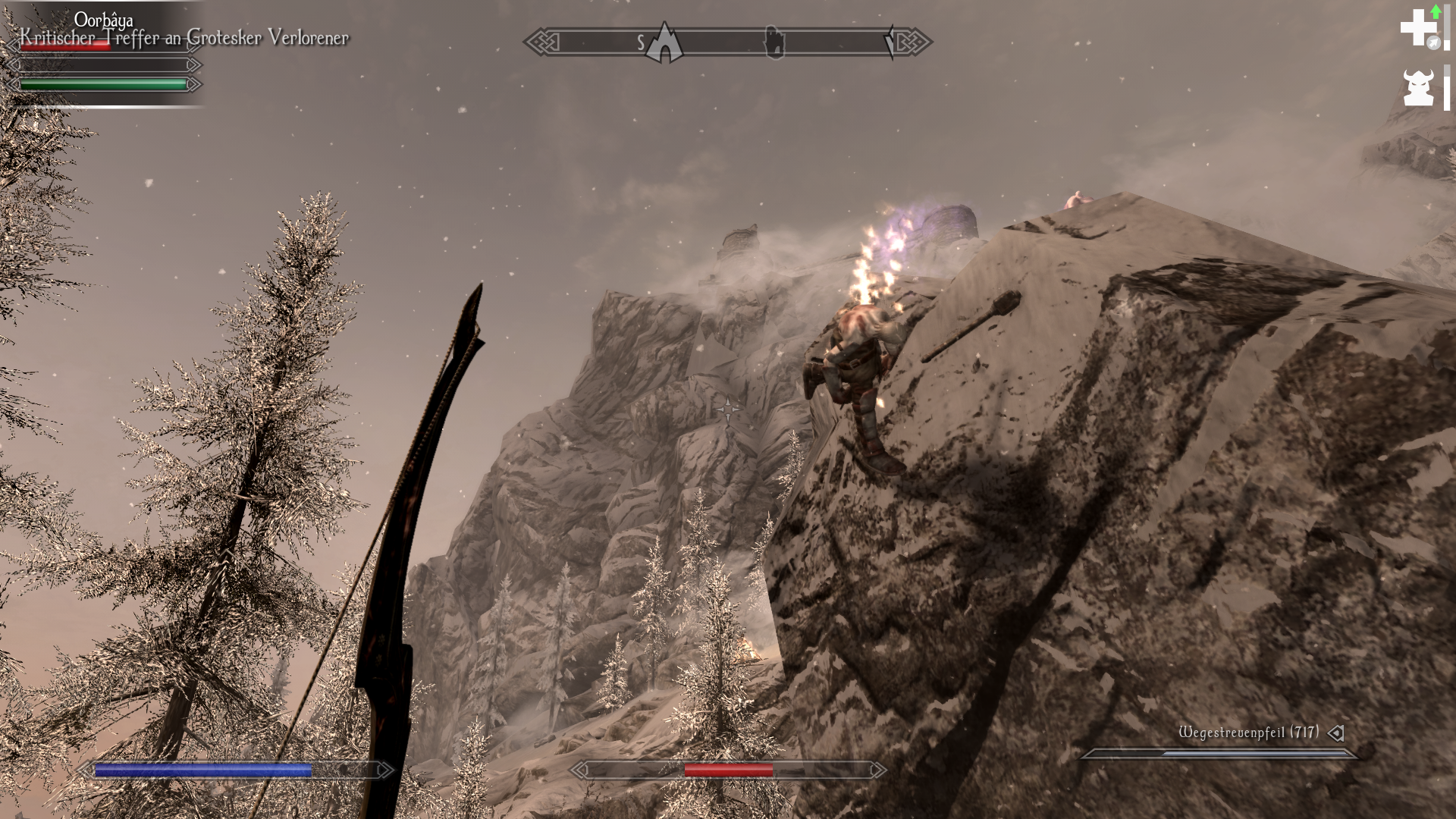Select the dark ruin marker on the compass
The width and height of the screenshot is (1456, 819).
(x=773, y=42)
